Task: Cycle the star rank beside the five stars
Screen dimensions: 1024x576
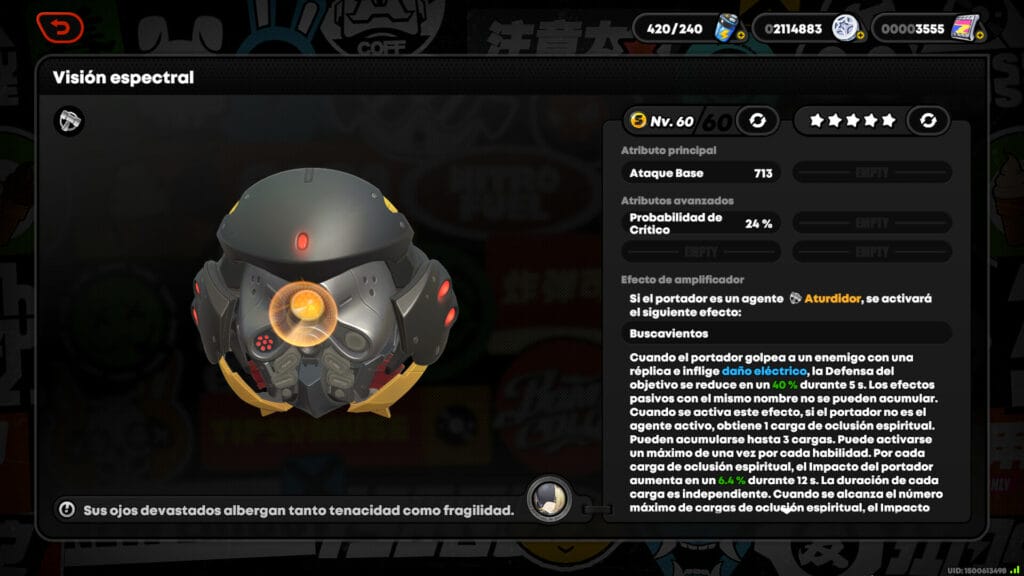Action: tap(928, 121)
